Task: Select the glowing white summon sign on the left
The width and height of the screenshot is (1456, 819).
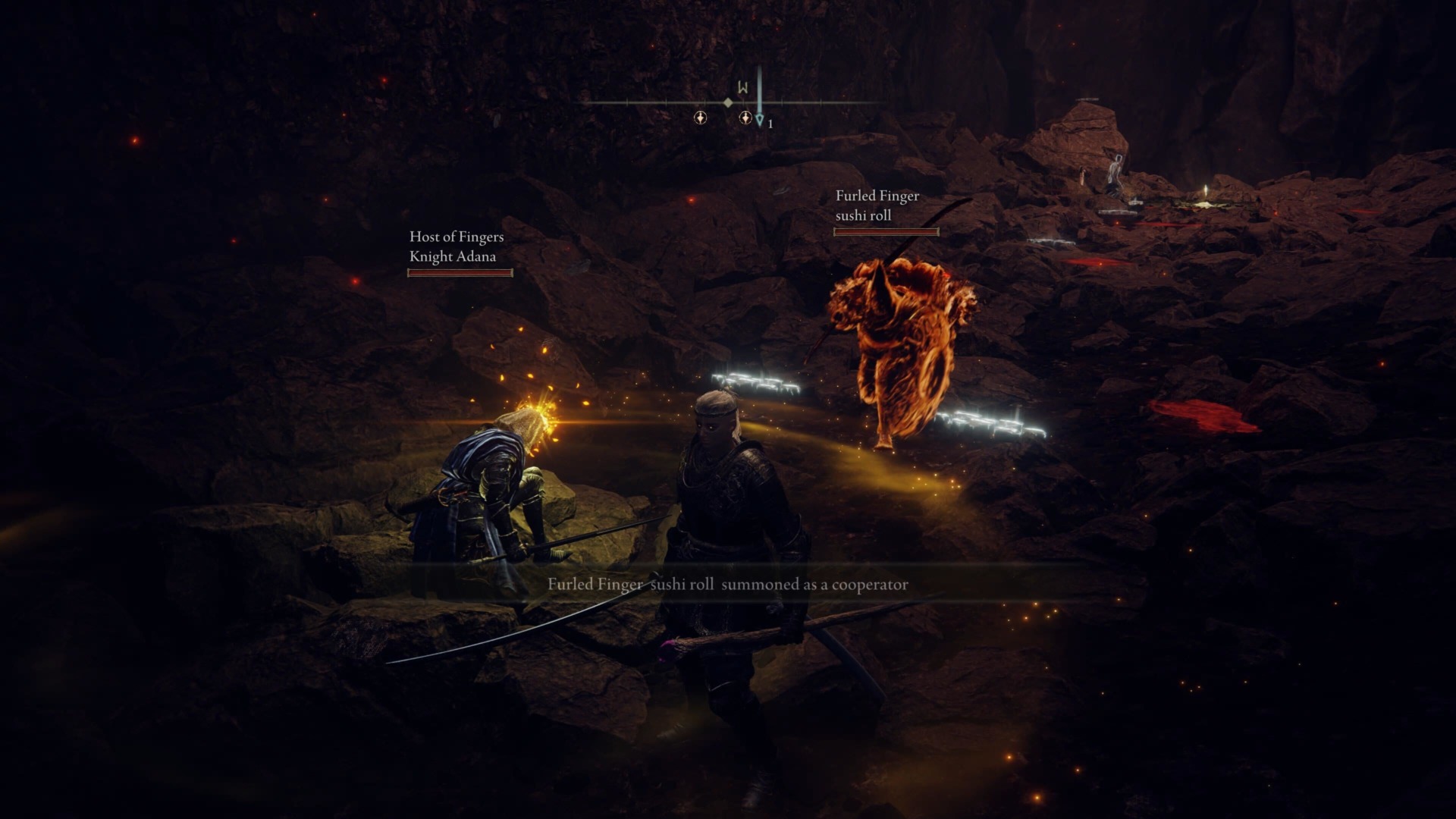Action: click(755, 379)
